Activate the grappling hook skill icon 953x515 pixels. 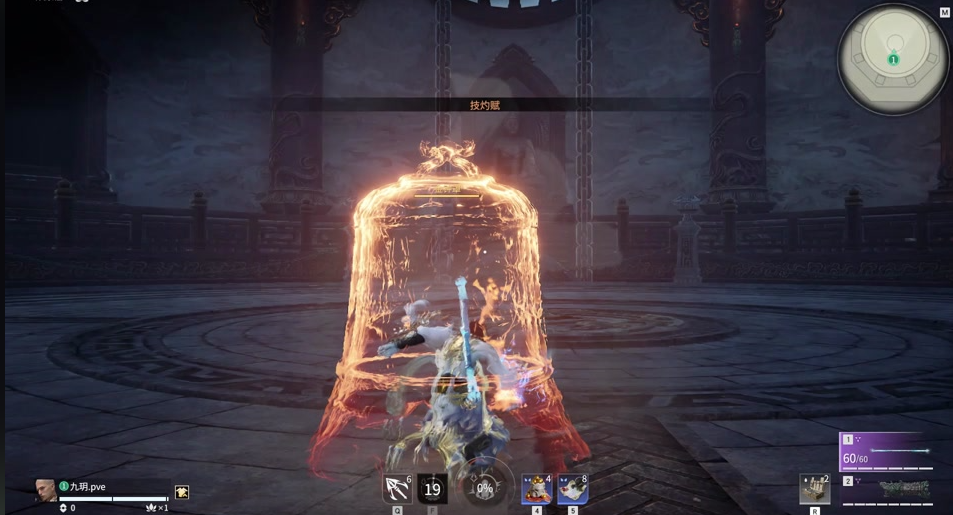pos(397,488)
